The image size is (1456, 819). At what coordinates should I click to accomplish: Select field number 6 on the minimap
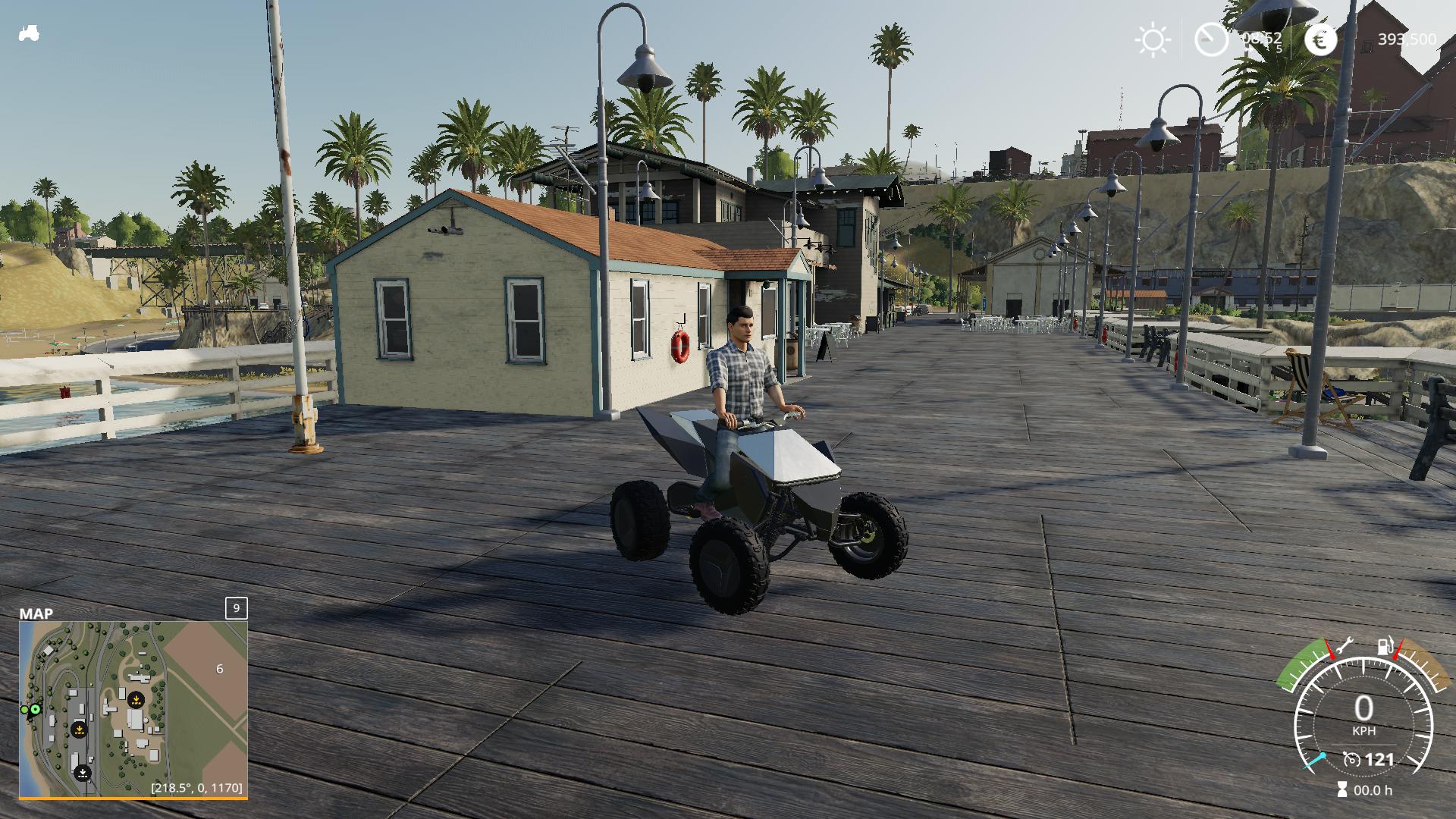pos(220,669)
